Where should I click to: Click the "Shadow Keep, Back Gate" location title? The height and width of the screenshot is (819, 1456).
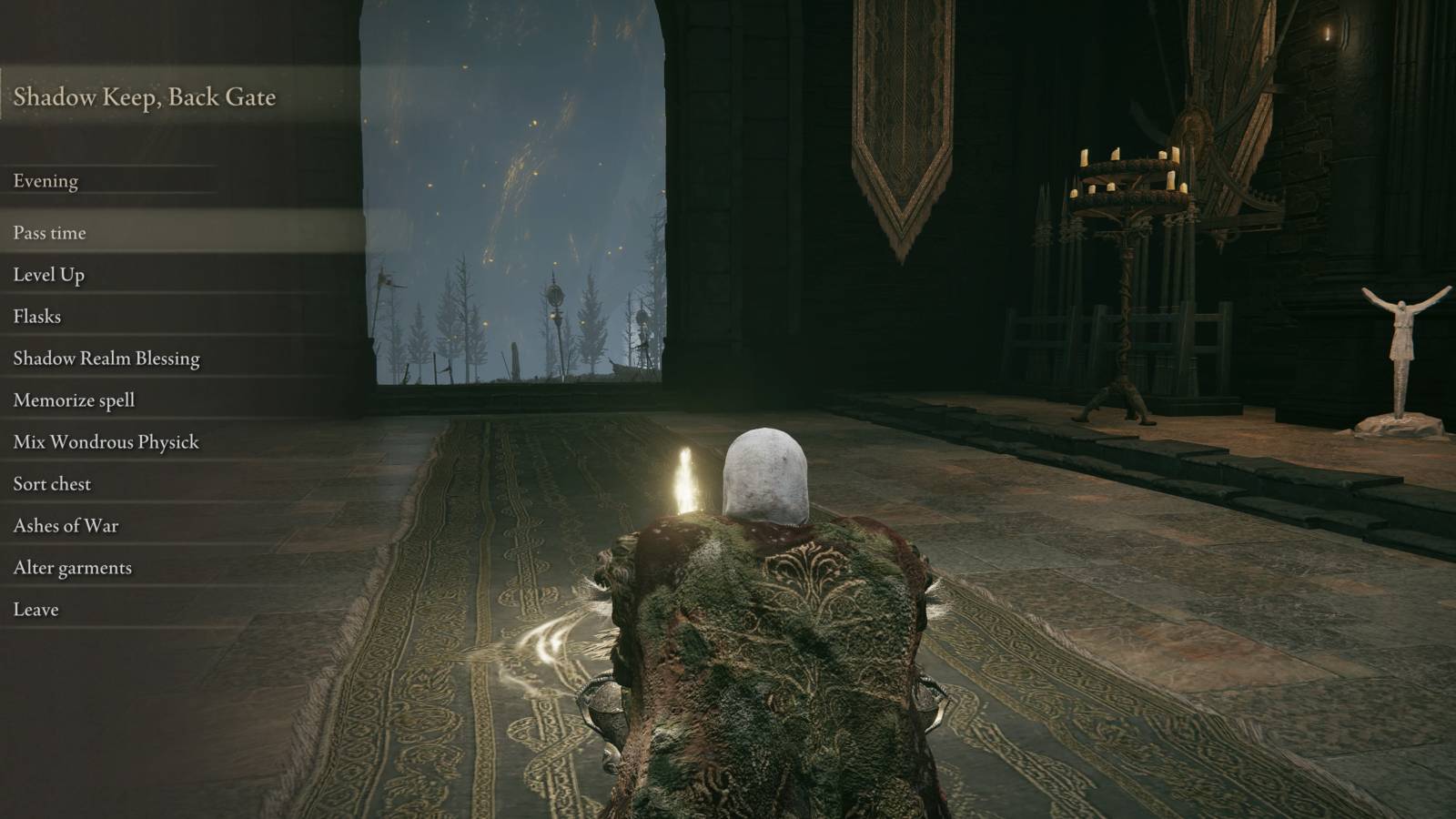click(x=146, y=96)
